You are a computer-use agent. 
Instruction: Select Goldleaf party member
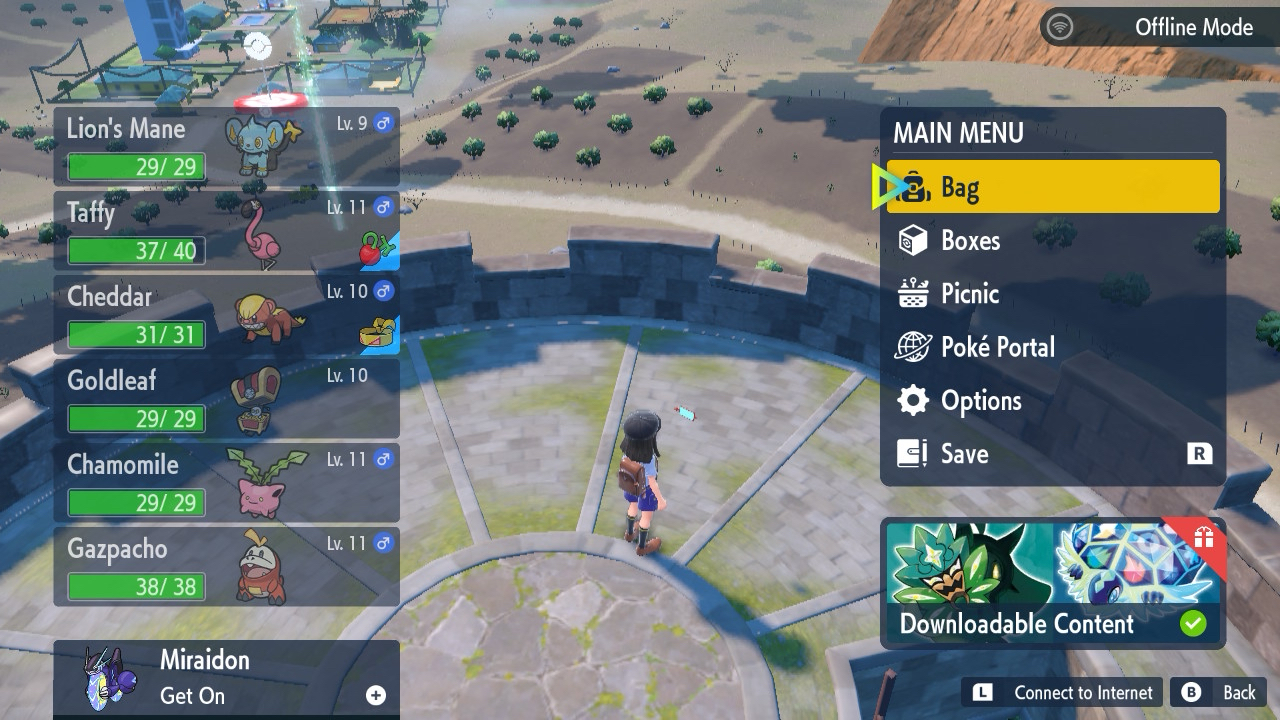pos(226,399)
